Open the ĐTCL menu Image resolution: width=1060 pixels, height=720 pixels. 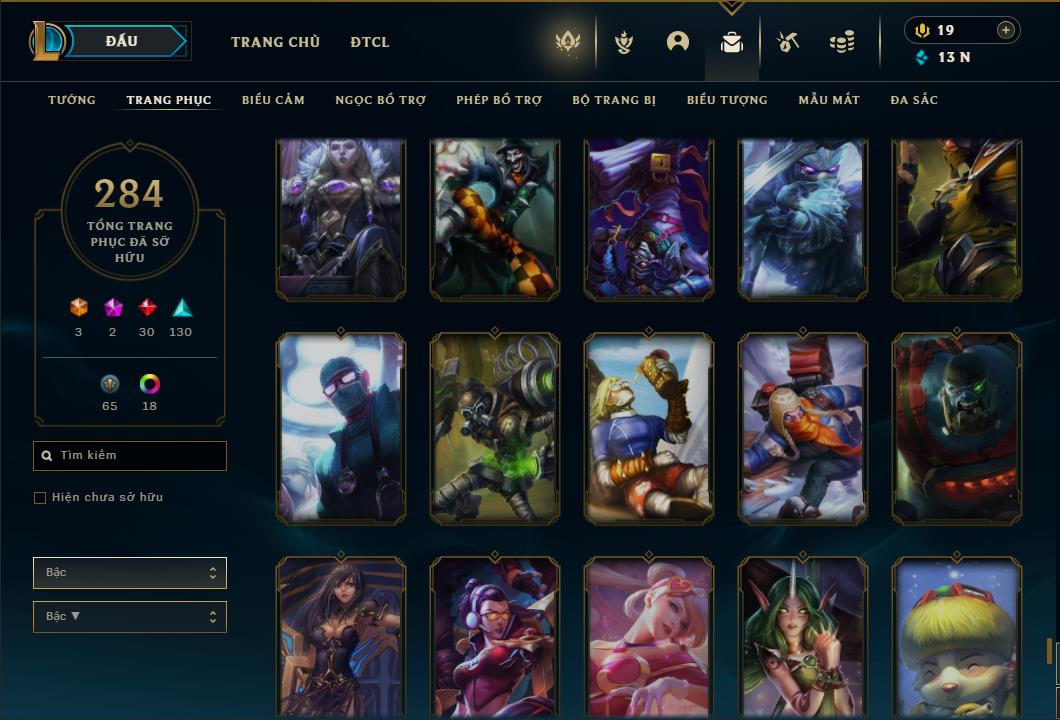[370, 42]
